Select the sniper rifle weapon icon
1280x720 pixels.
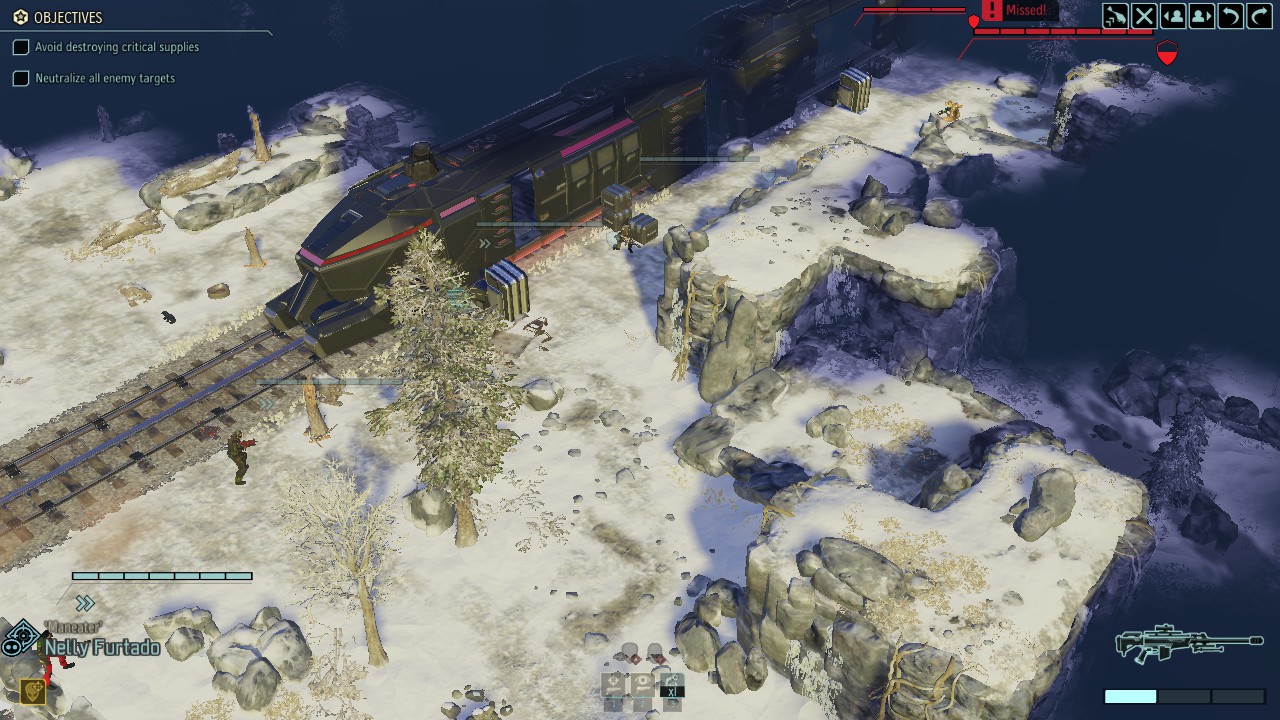point(1188,644)
